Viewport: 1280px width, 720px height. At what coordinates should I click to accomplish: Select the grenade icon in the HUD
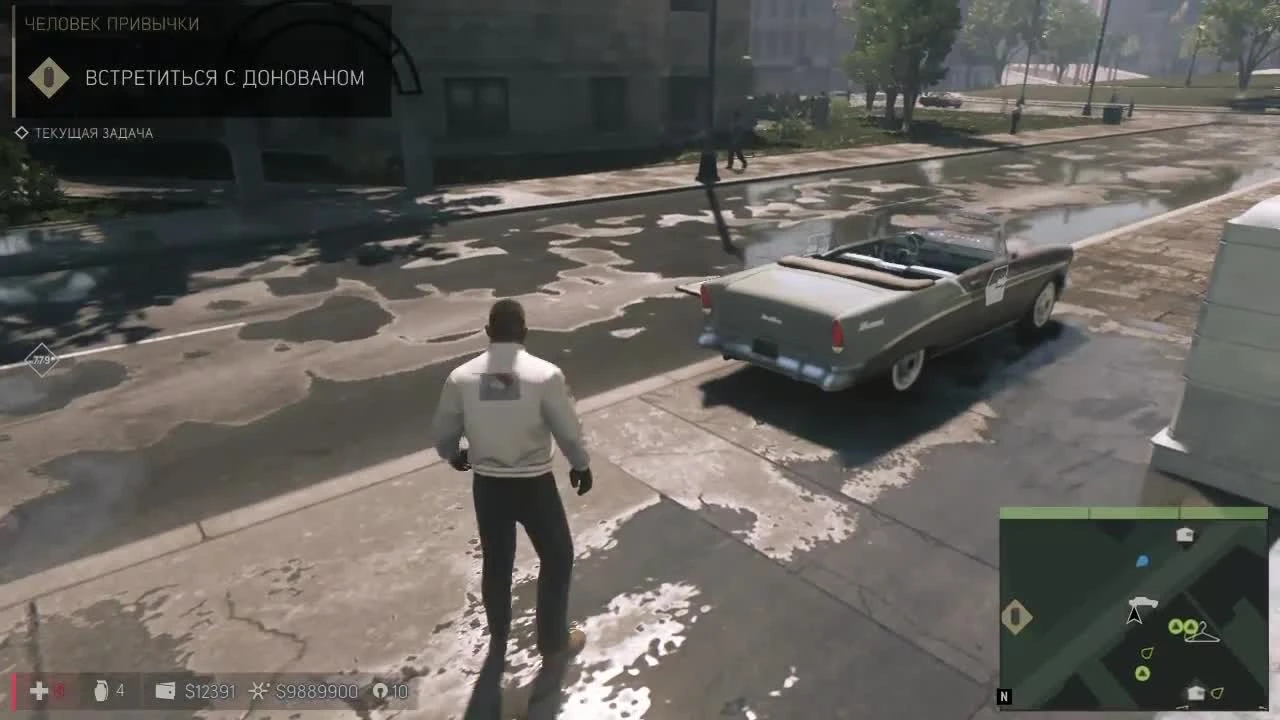coord(101,690)
